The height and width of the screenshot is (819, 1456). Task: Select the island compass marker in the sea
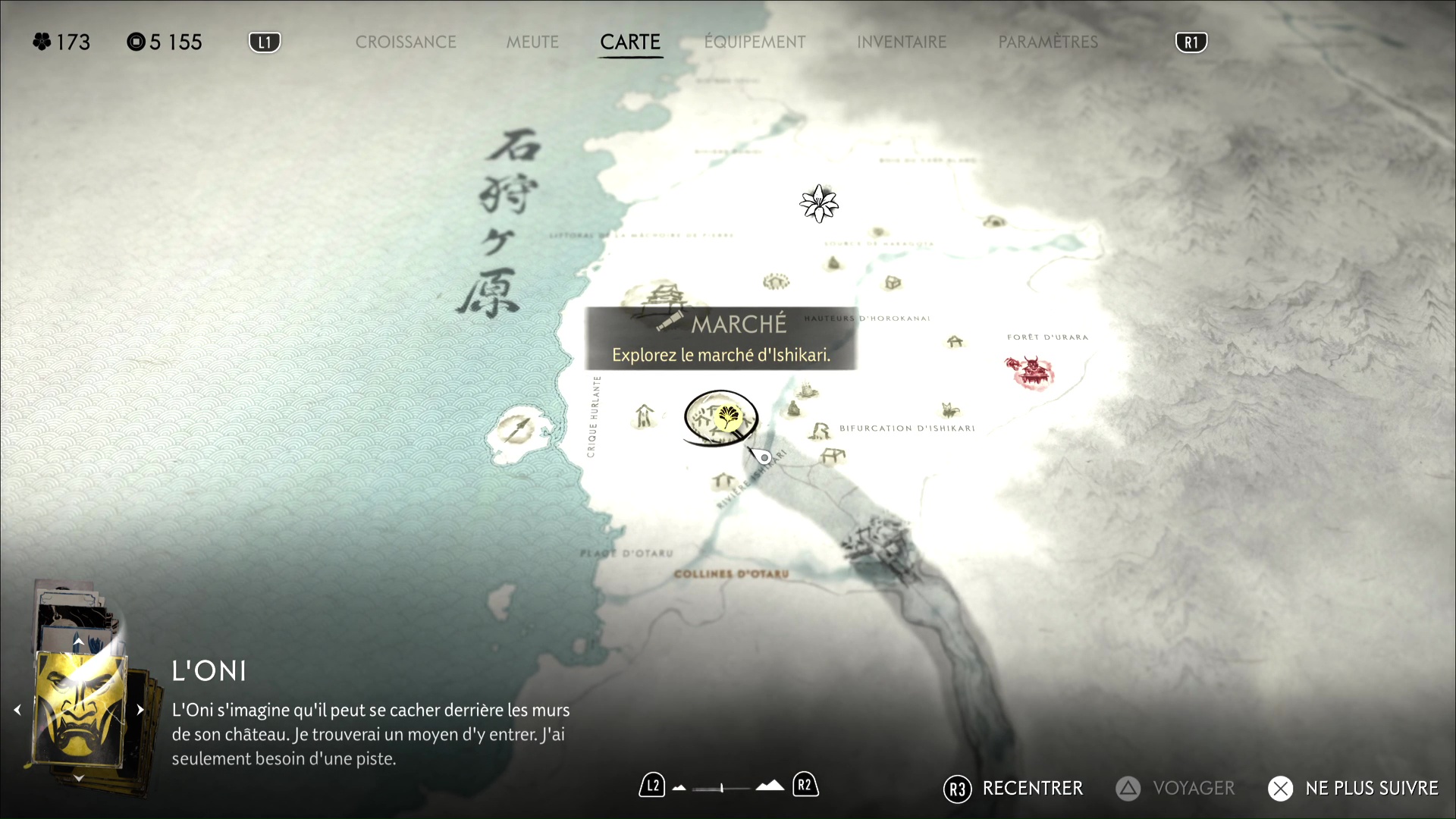click(519, 430)
